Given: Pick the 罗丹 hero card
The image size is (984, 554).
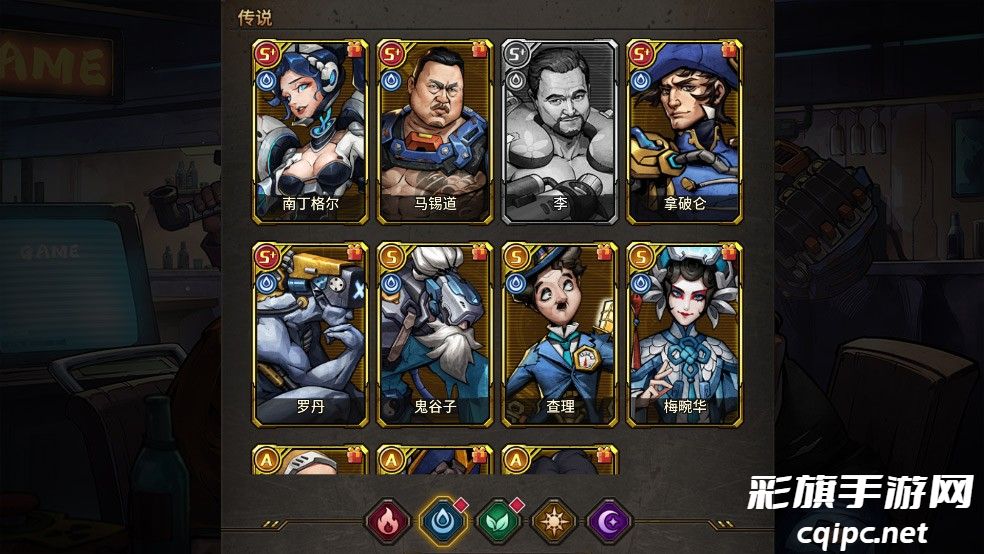Looking at the screenshot, I should coord(311,334).
